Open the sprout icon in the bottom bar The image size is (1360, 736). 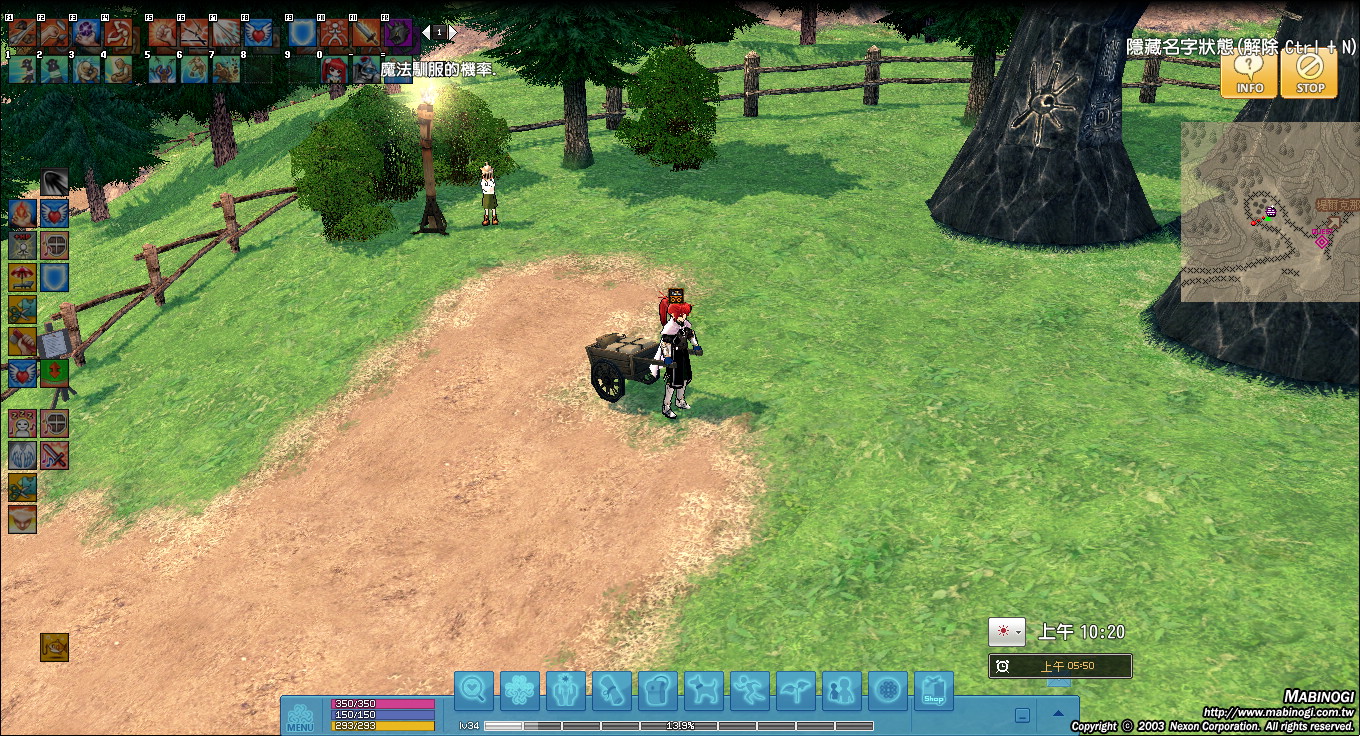click(x=796, y=691)
